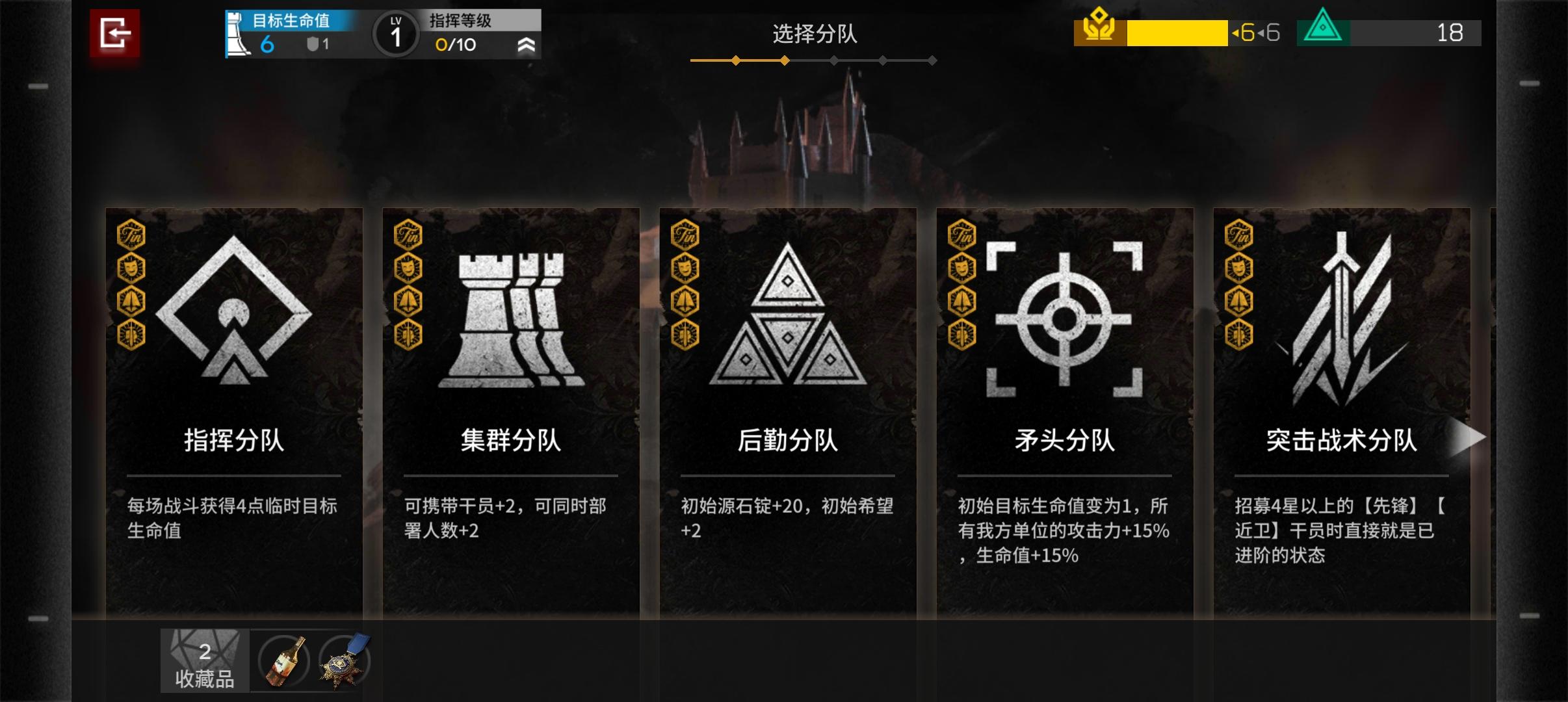Expand the double-chevron beside 0/10 counter

[x=528, y=45]
